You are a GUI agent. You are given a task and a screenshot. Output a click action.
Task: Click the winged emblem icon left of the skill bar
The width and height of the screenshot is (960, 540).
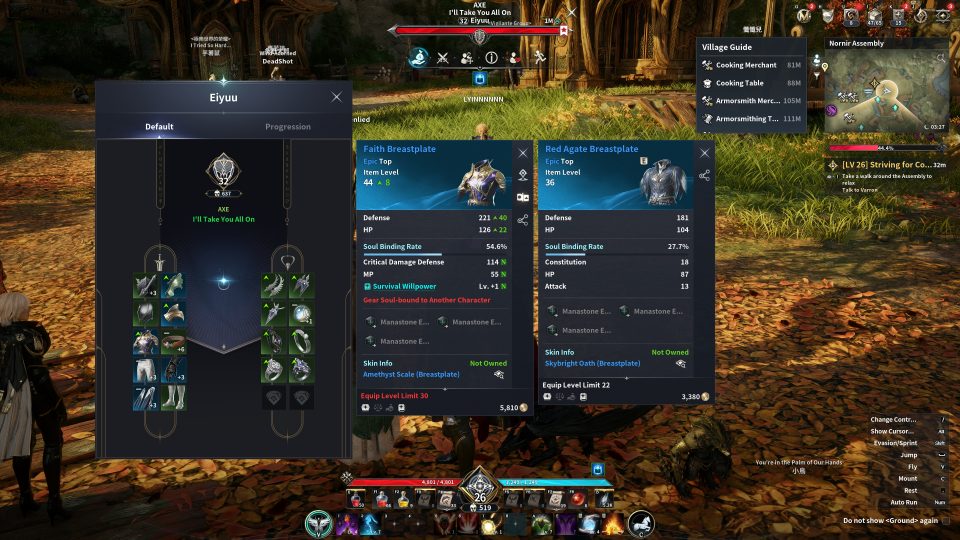(x=320, y=523)
